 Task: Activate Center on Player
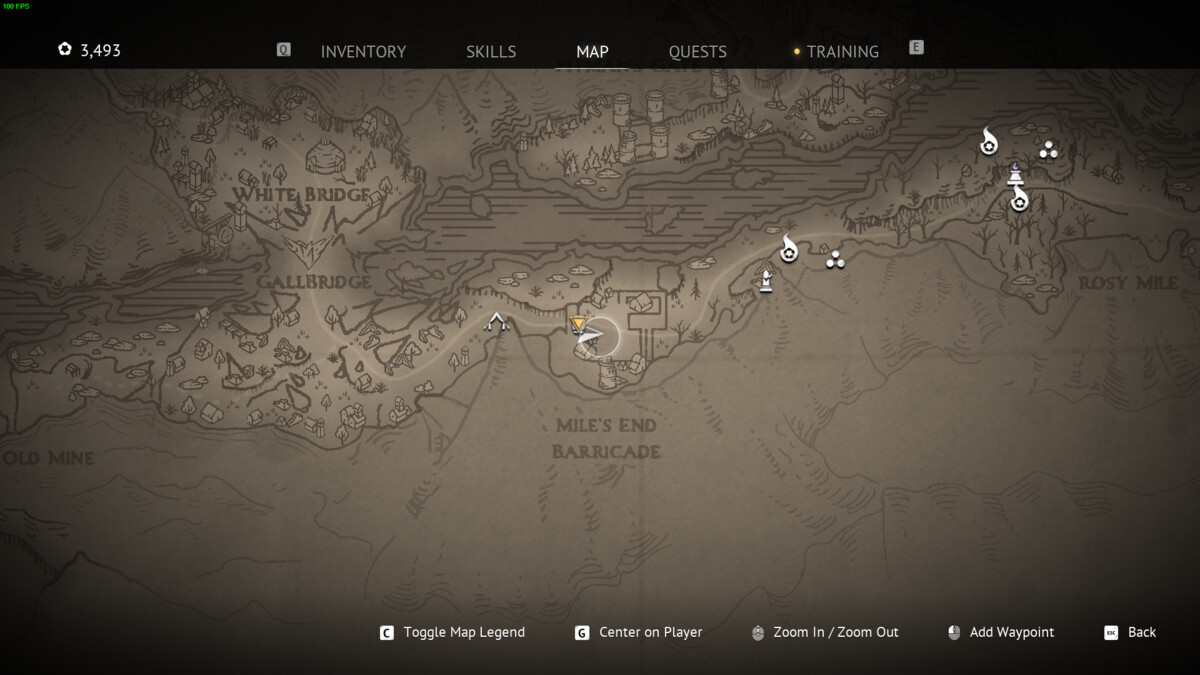pos(650,632)
